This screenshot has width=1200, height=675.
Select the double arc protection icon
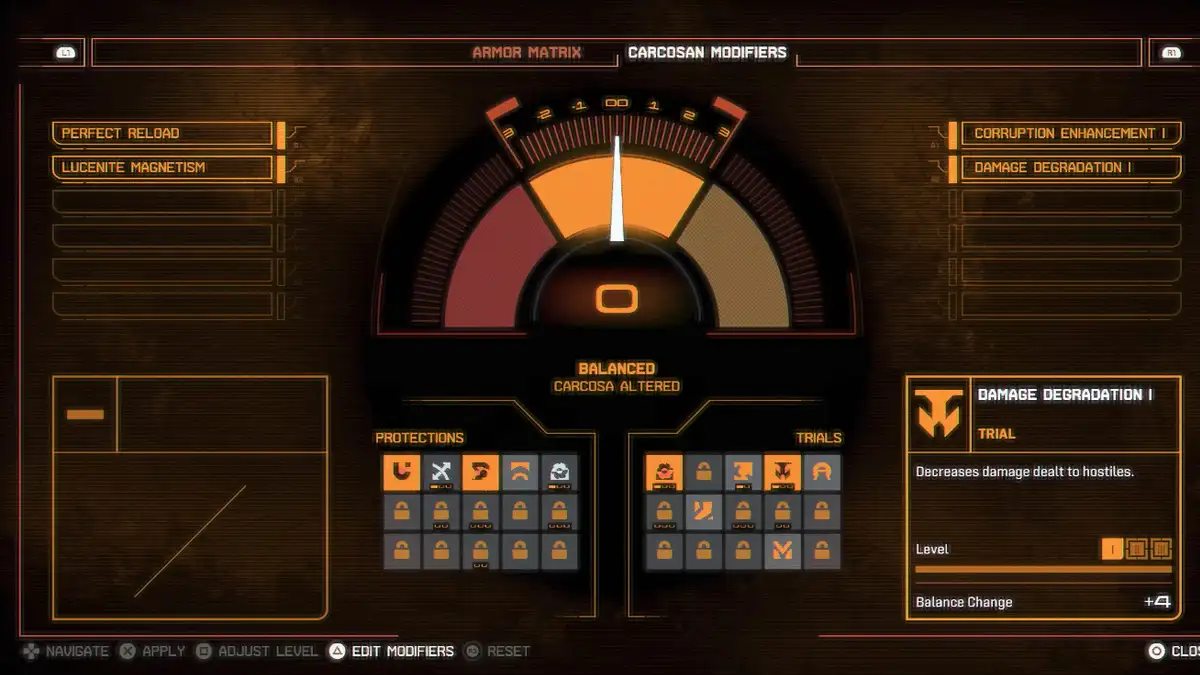(x=520, y=472)
